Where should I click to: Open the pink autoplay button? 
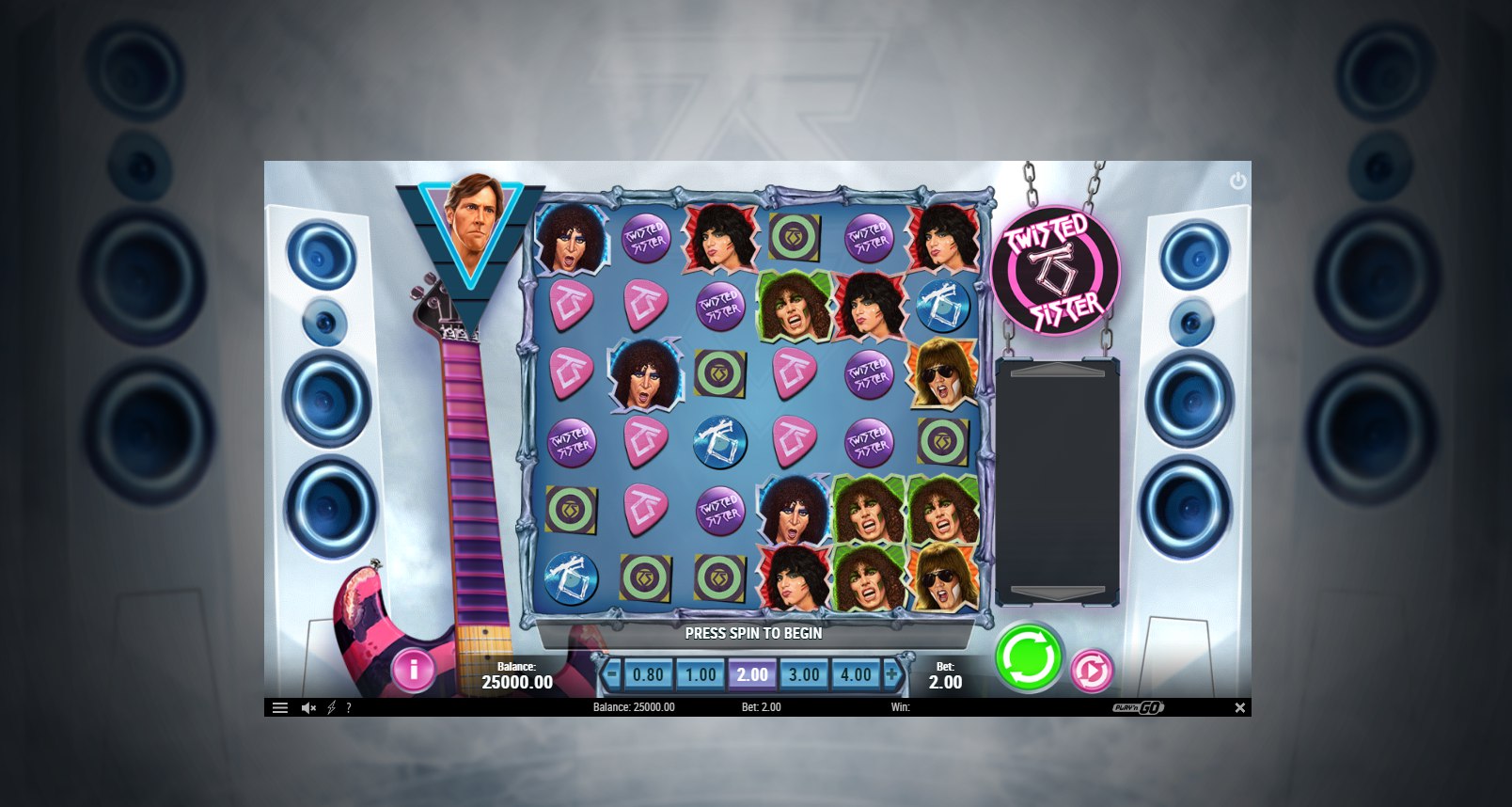1092,671
